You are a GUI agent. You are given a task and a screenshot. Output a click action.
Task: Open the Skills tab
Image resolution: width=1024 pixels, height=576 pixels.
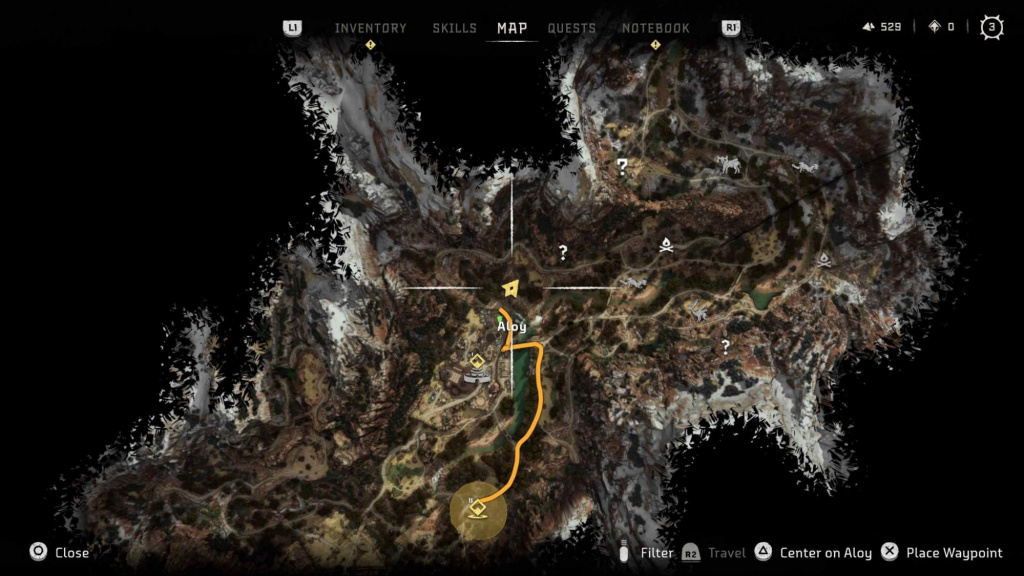pyautogui.click(x=454, y=28)
